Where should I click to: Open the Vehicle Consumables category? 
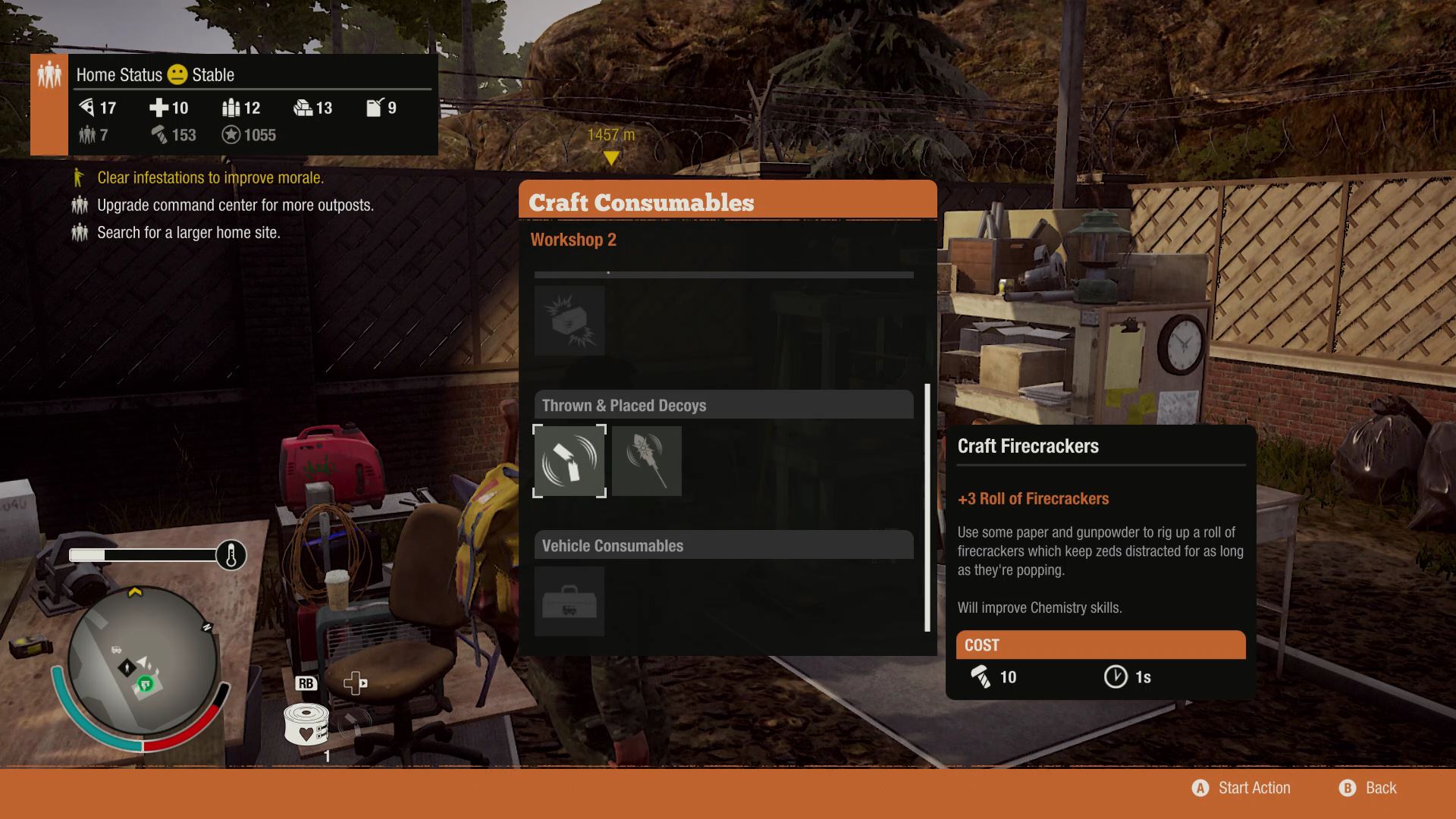click(x=723, y=546)
